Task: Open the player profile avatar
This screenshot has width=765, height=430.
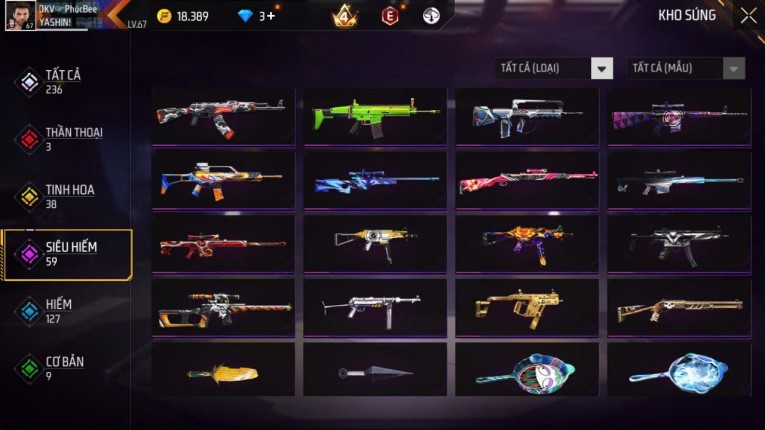Action: [19, 14]
